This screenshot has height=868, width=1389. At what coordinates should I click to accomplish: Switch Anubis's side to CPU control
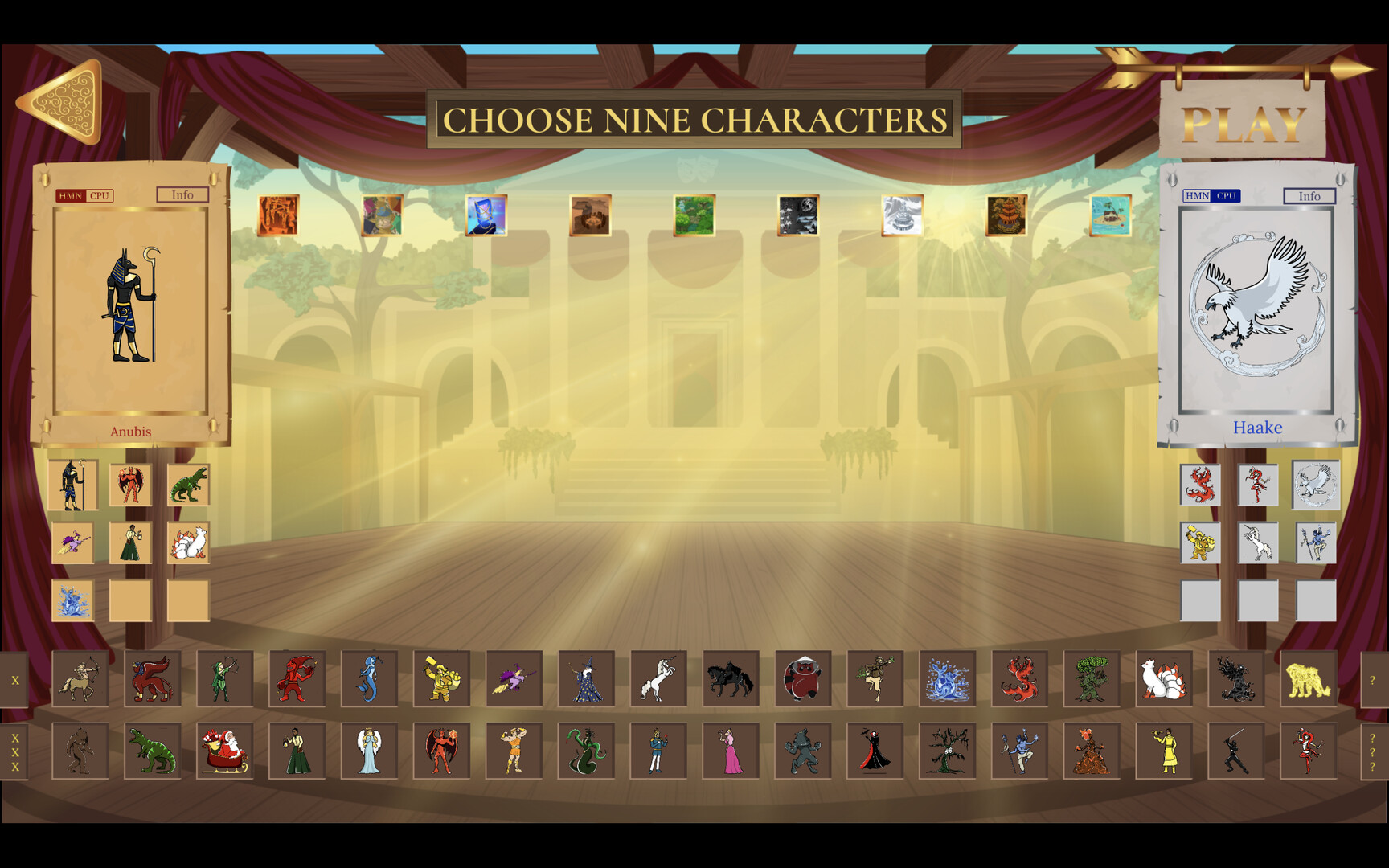click(100, 195)
